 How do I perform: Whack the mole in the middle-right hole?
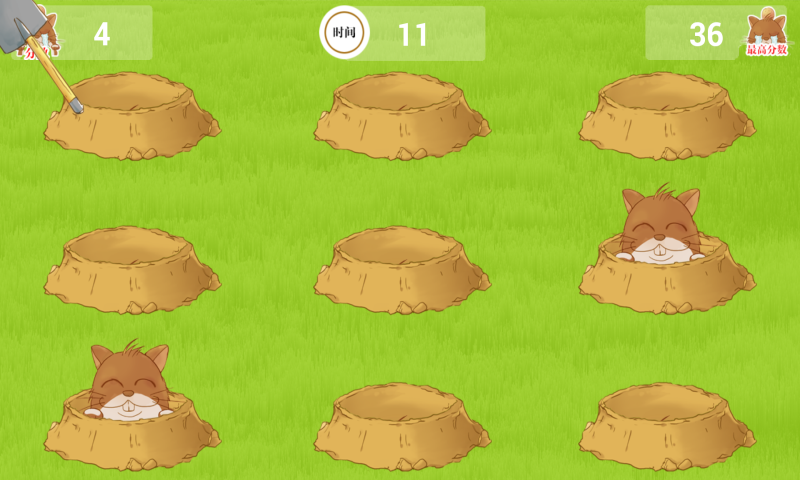click(x=660, y=228)
